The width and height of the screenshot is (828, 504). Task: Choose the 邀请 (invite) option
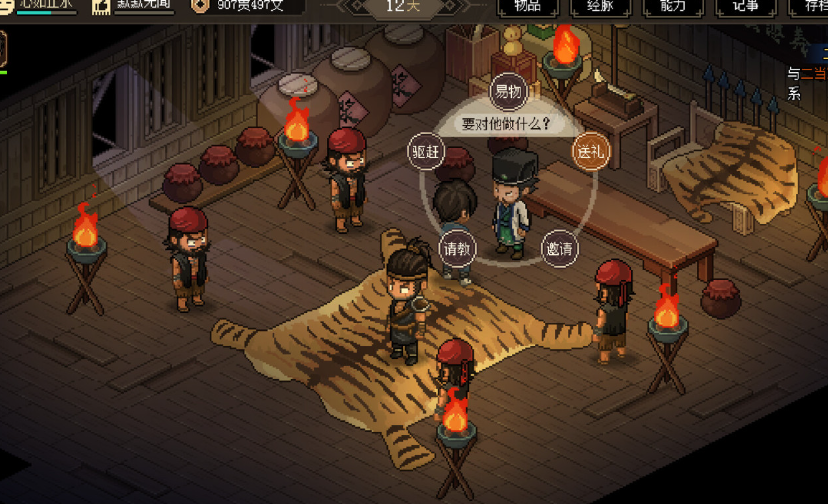click(559, 248)
